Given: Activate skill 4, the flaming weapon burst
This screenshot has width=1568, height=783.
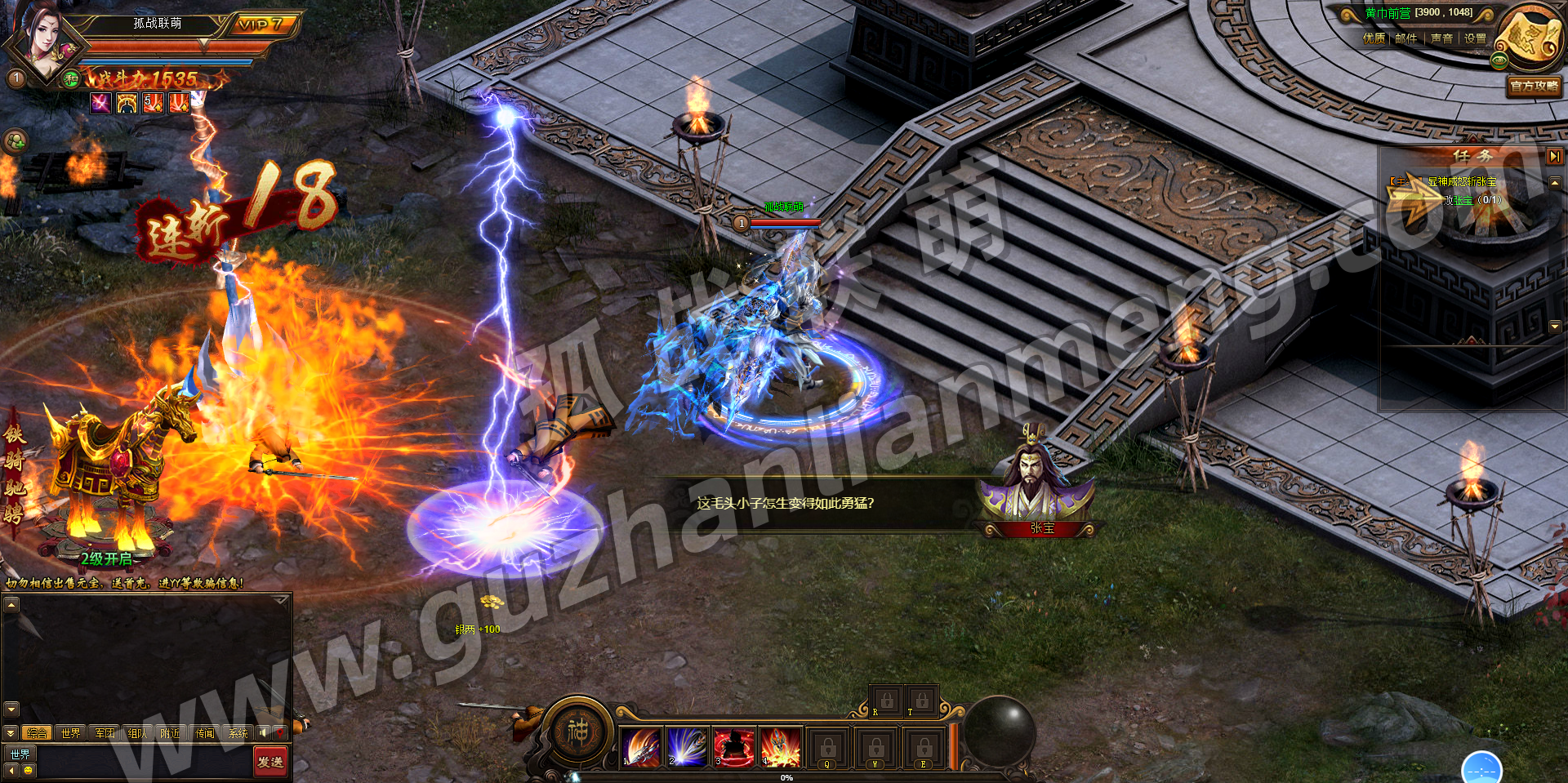Looking at the screenshot, I should [781, 746].
